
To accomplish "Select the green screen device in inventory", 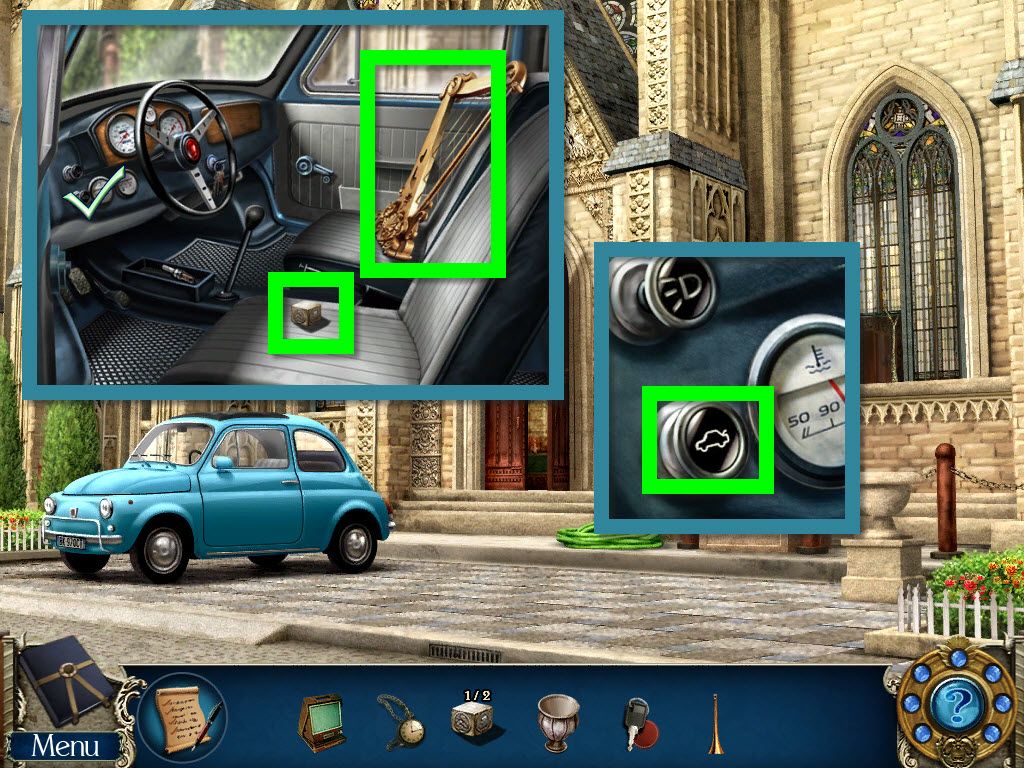I will click(x=321, y=720).
